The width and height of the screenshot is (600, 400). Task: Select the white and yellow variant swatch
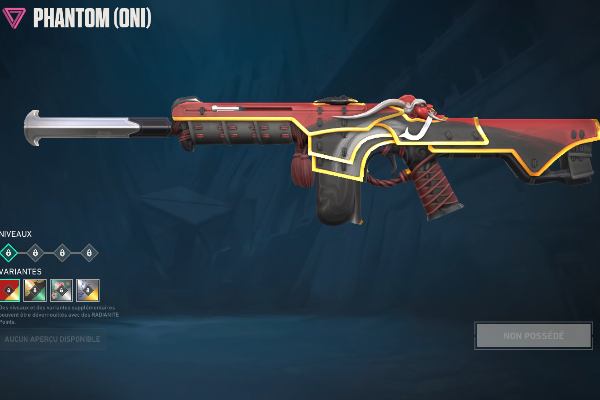point(88,290)
